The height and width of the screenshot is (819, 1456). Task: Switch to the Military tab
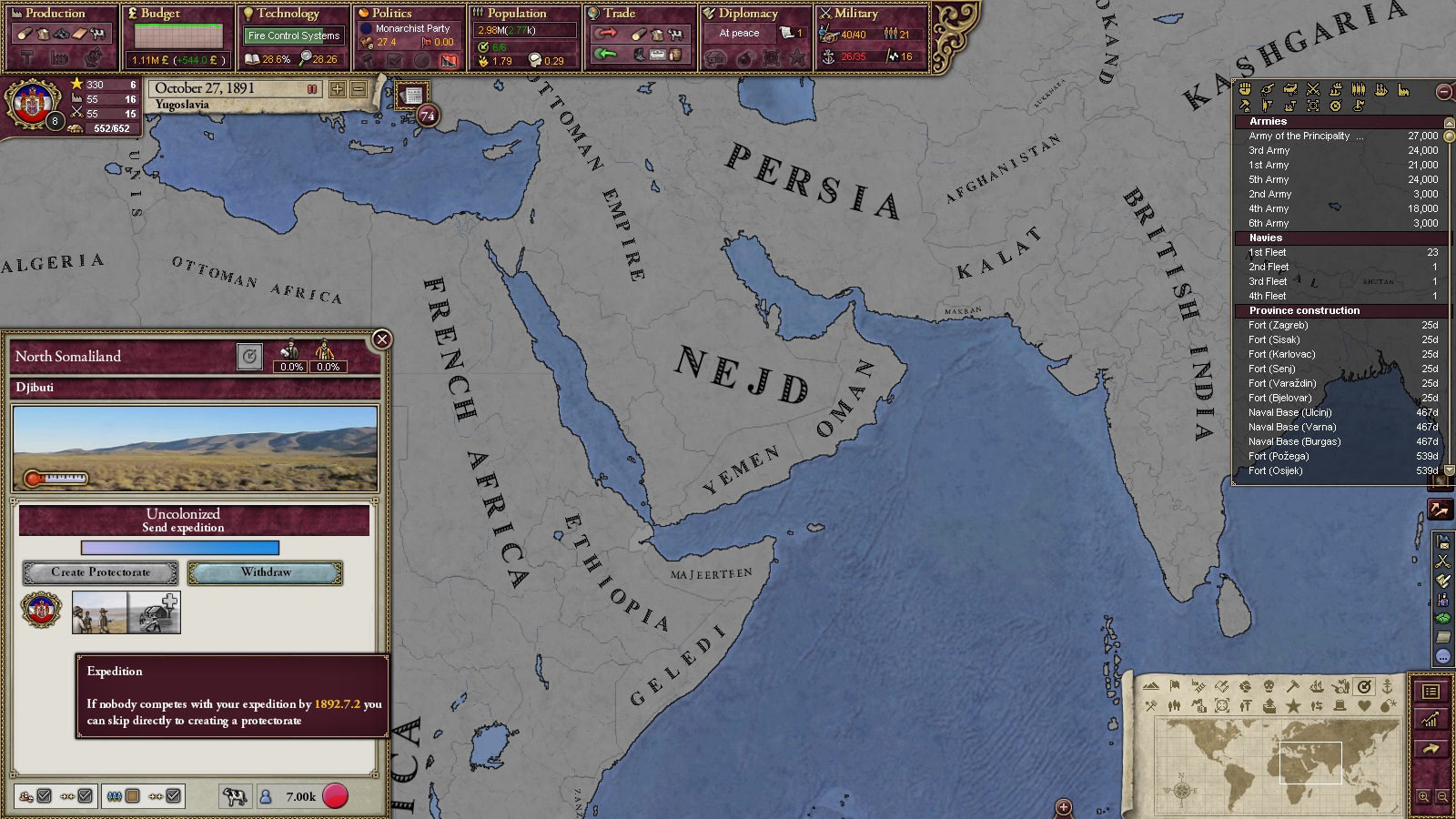tap(855, 14)
